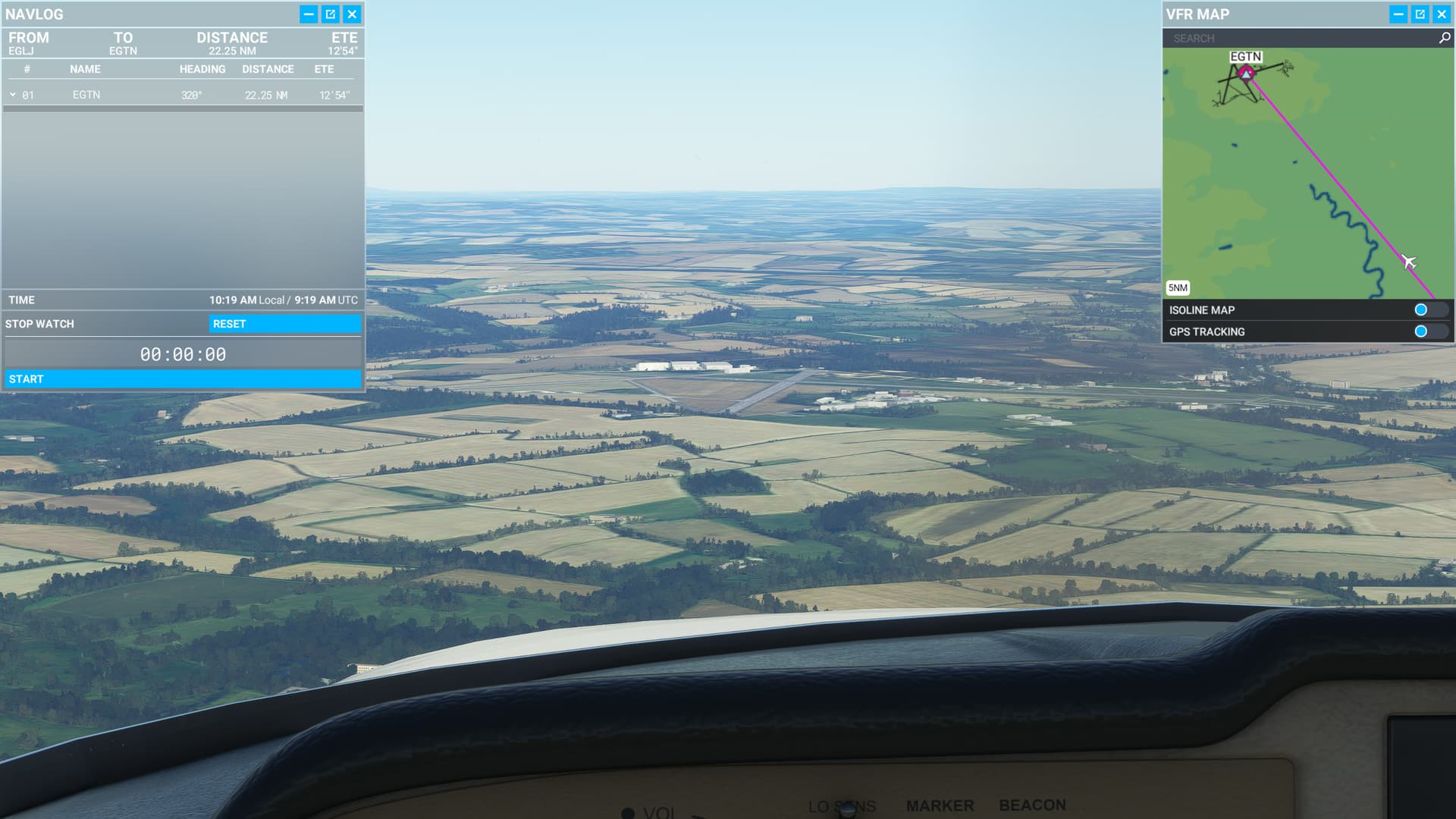The width and height of the screenshot is (1456, 819).
Task: Click the 5NM zoom scale label
Action: (1178, 287)
